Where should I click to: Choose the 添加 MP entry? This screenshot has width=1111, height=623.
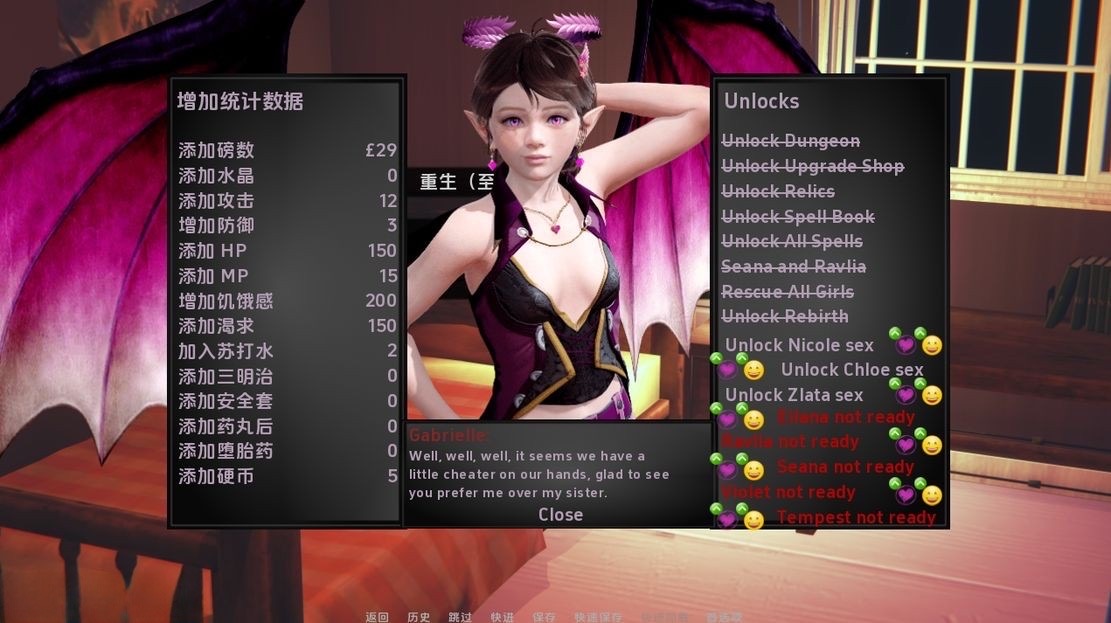(x=213, y=276)
